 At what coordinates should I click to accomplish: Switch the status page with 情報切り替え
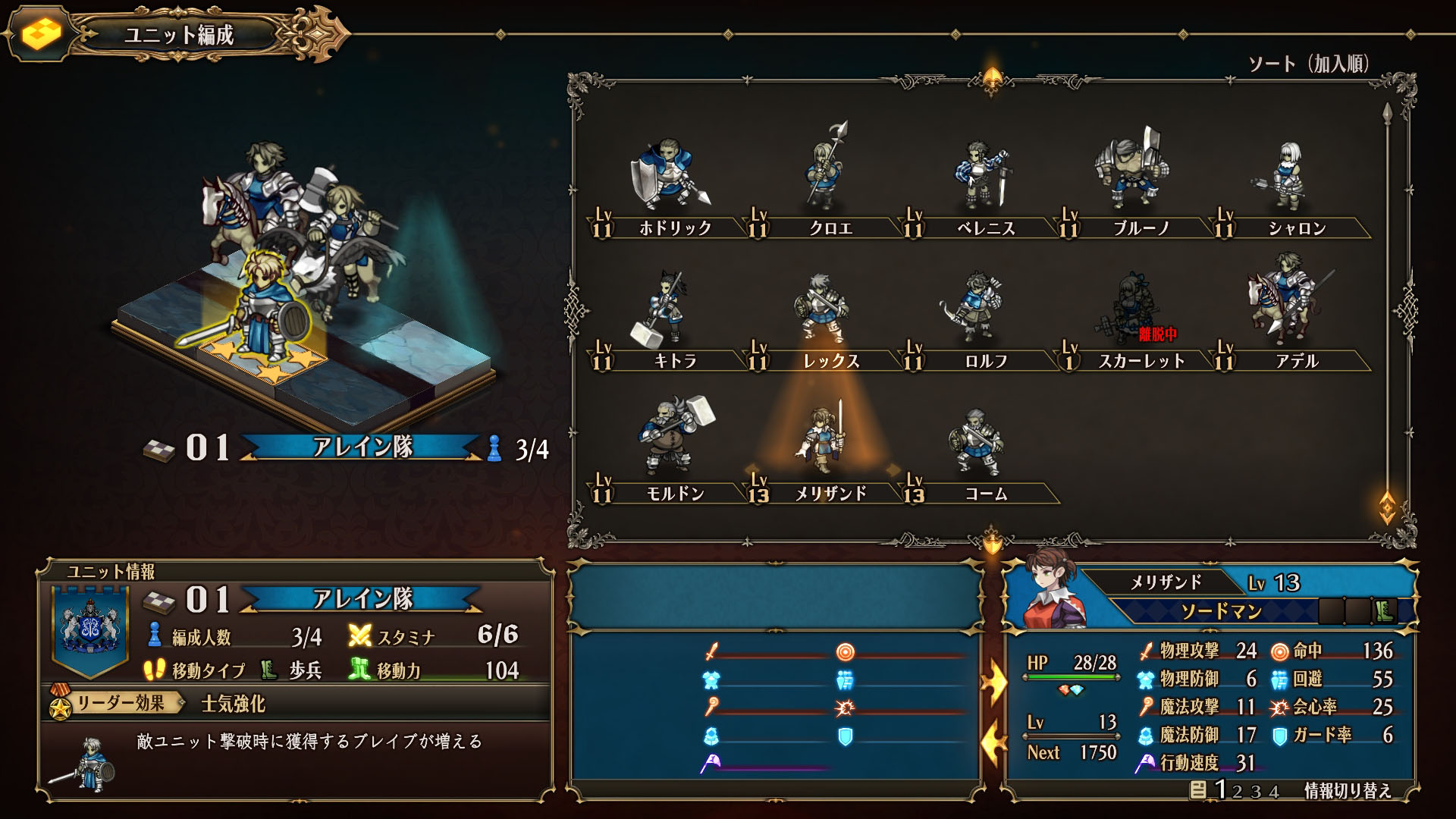[x=1347, y=791]
